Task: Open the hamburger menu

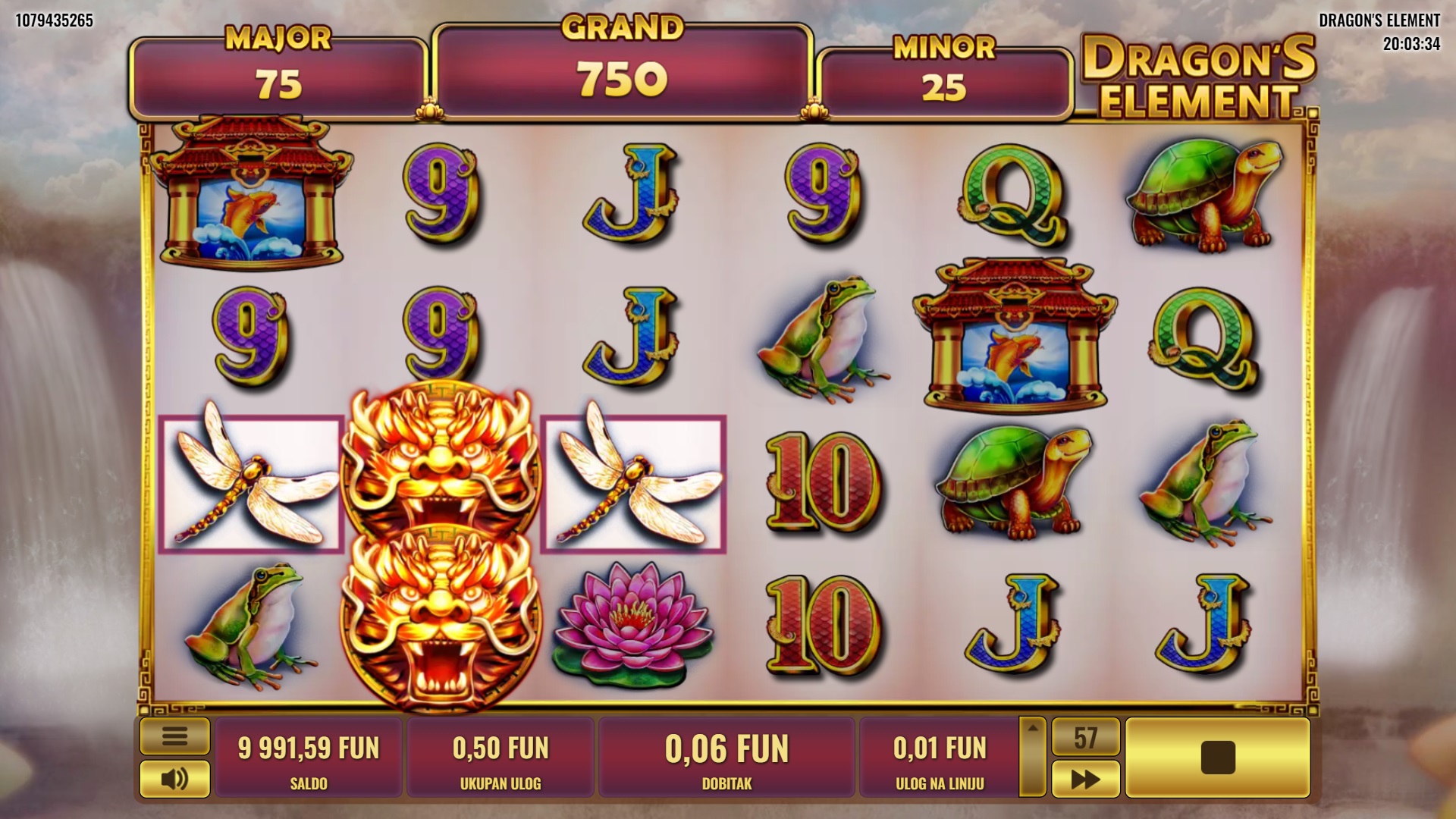Action: (x=174, y=736)
